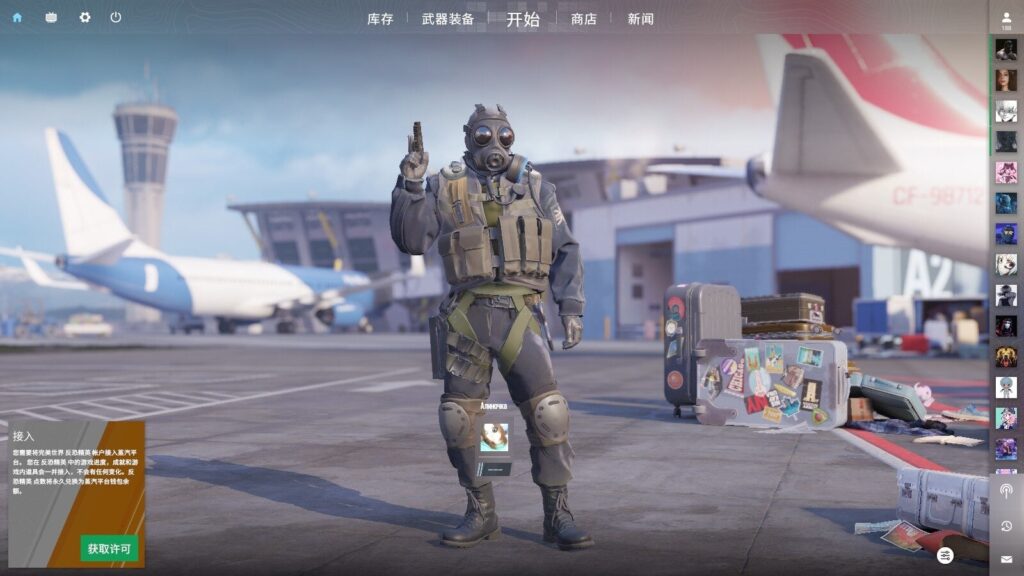Open the settings gear

tap(84, 18)
